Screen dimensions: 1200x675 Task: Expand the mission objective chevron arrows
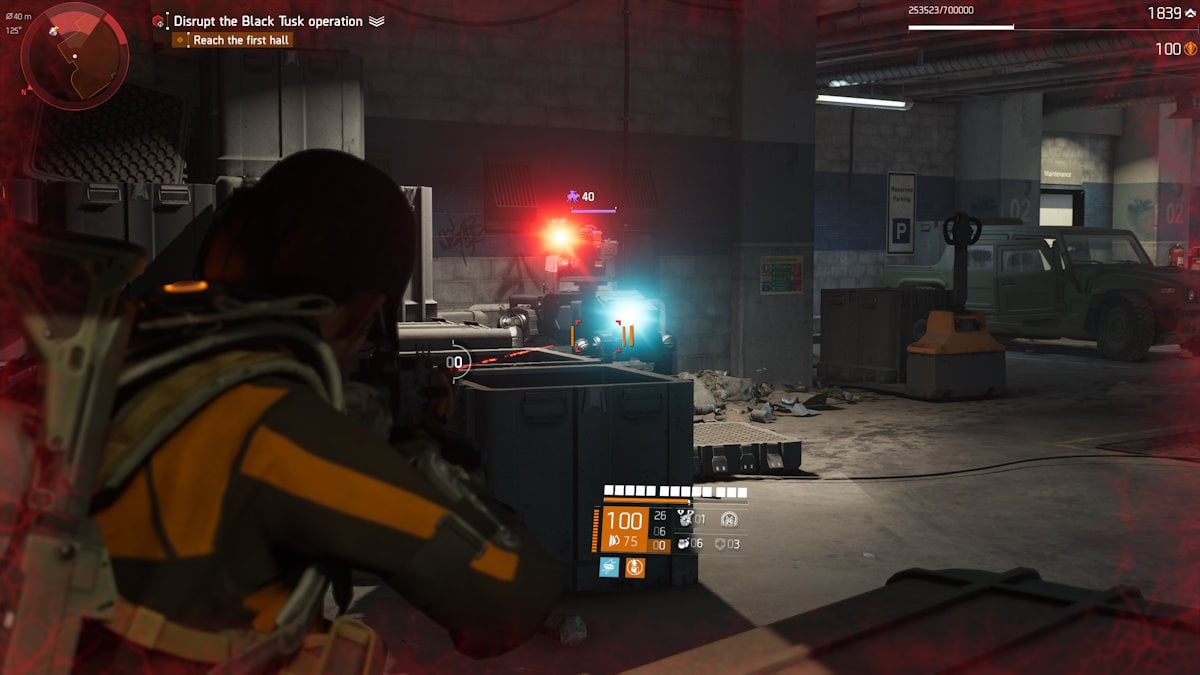click(x=377, y=21)
